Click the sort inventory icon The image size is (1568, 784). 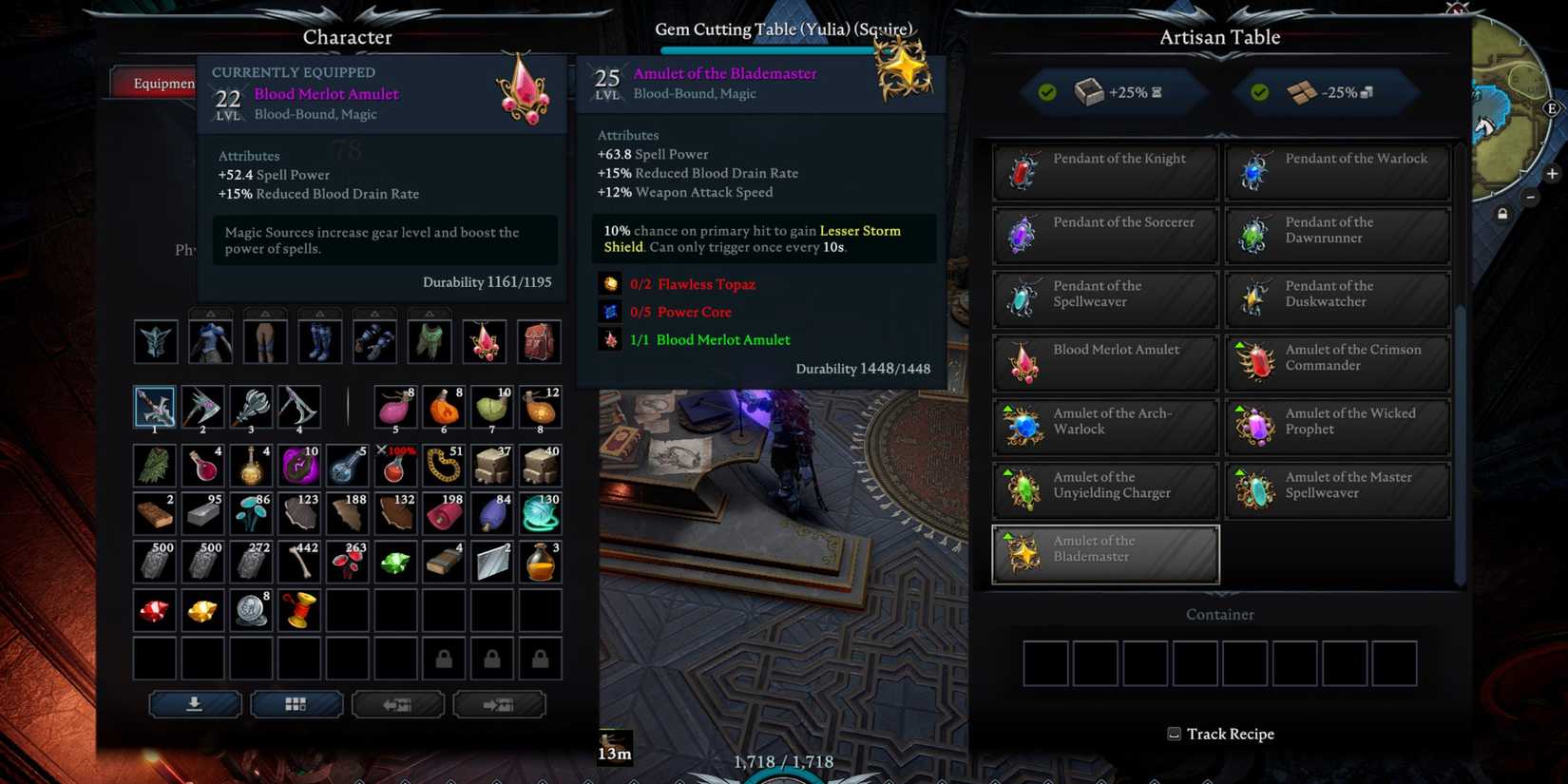pos(195,703)
